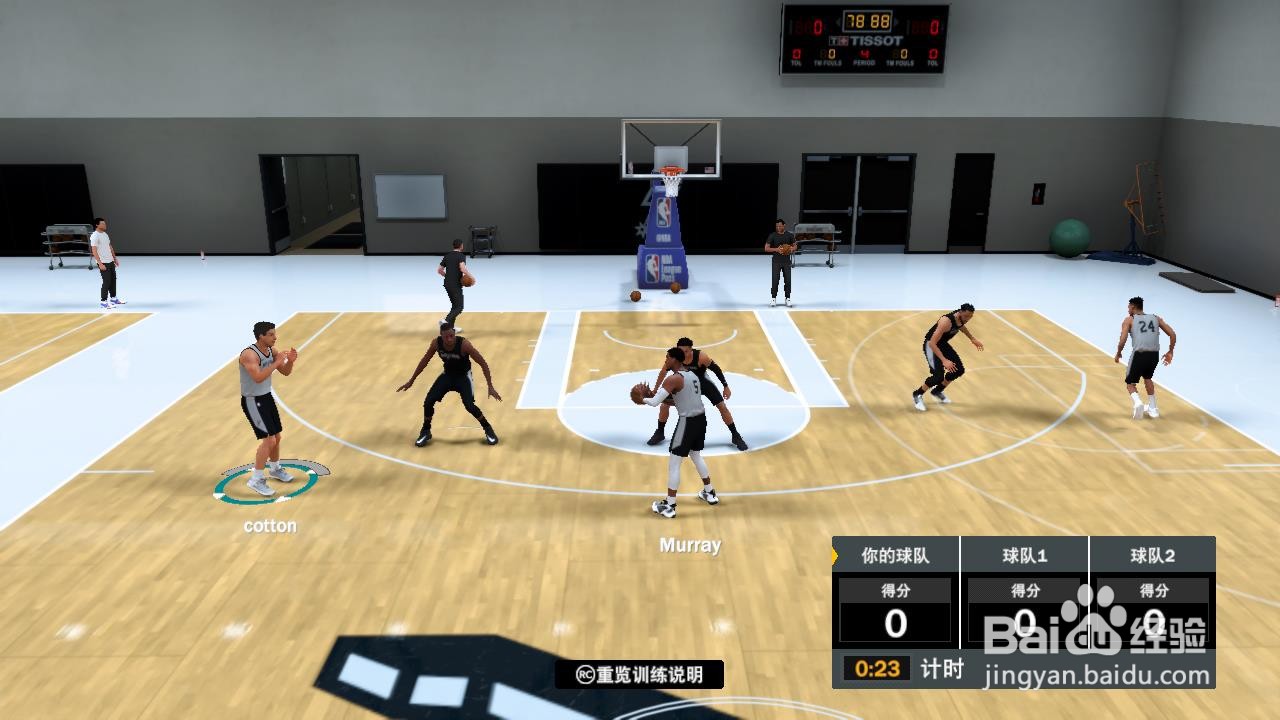Screen dimensions: 1280x720
Task: Select the NBA logo on the basket stanchion
Action: tap(662, 211)
